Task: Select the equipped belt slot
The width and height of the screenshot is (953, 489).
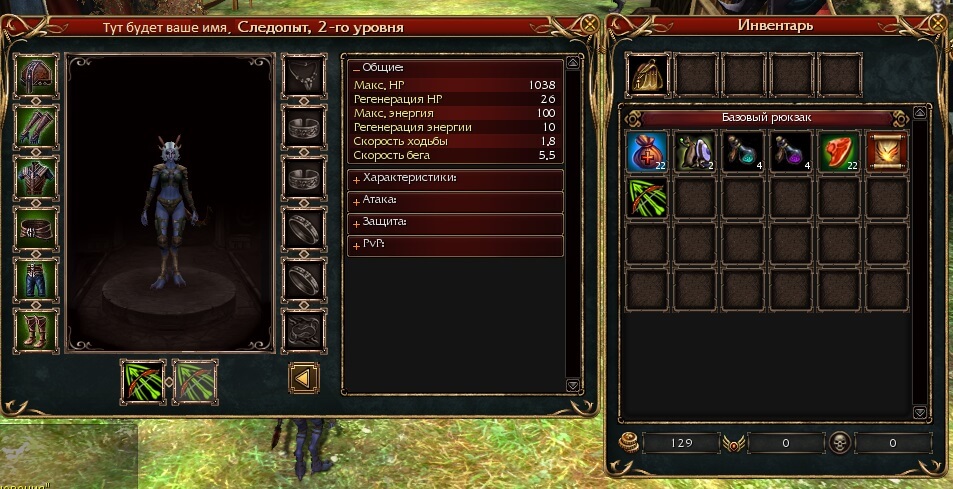Action: 37,229
